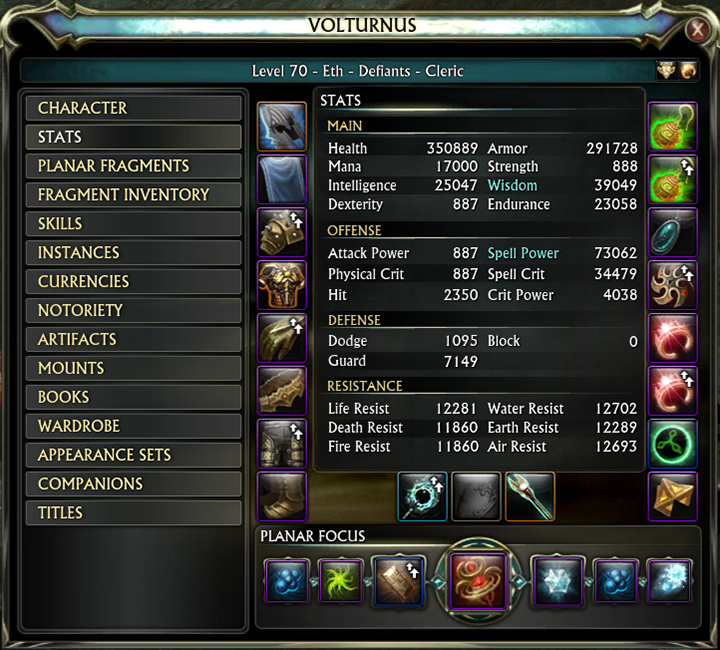Screen dimensions: 720x650
Task: Open the Books tab
Action: [x=133, y=397]
